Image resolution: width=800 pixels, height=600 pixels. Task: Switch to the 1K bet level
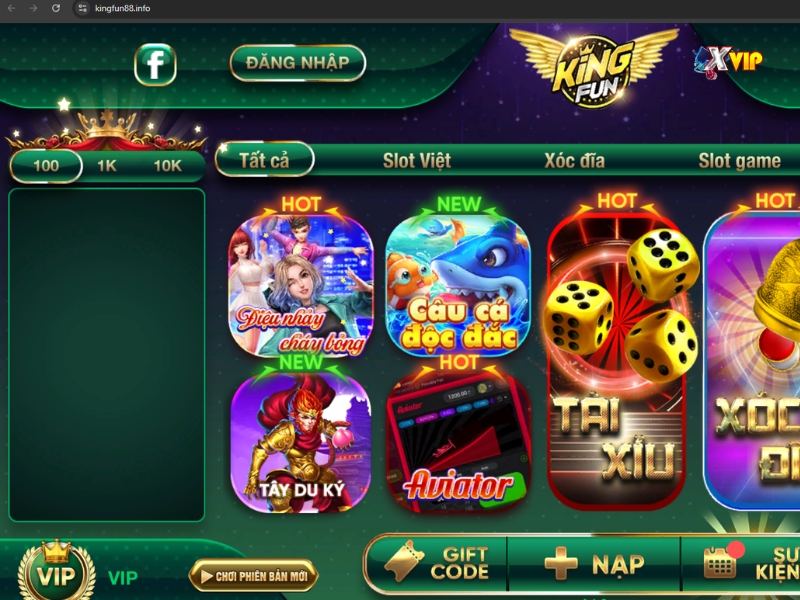[107, 166]
